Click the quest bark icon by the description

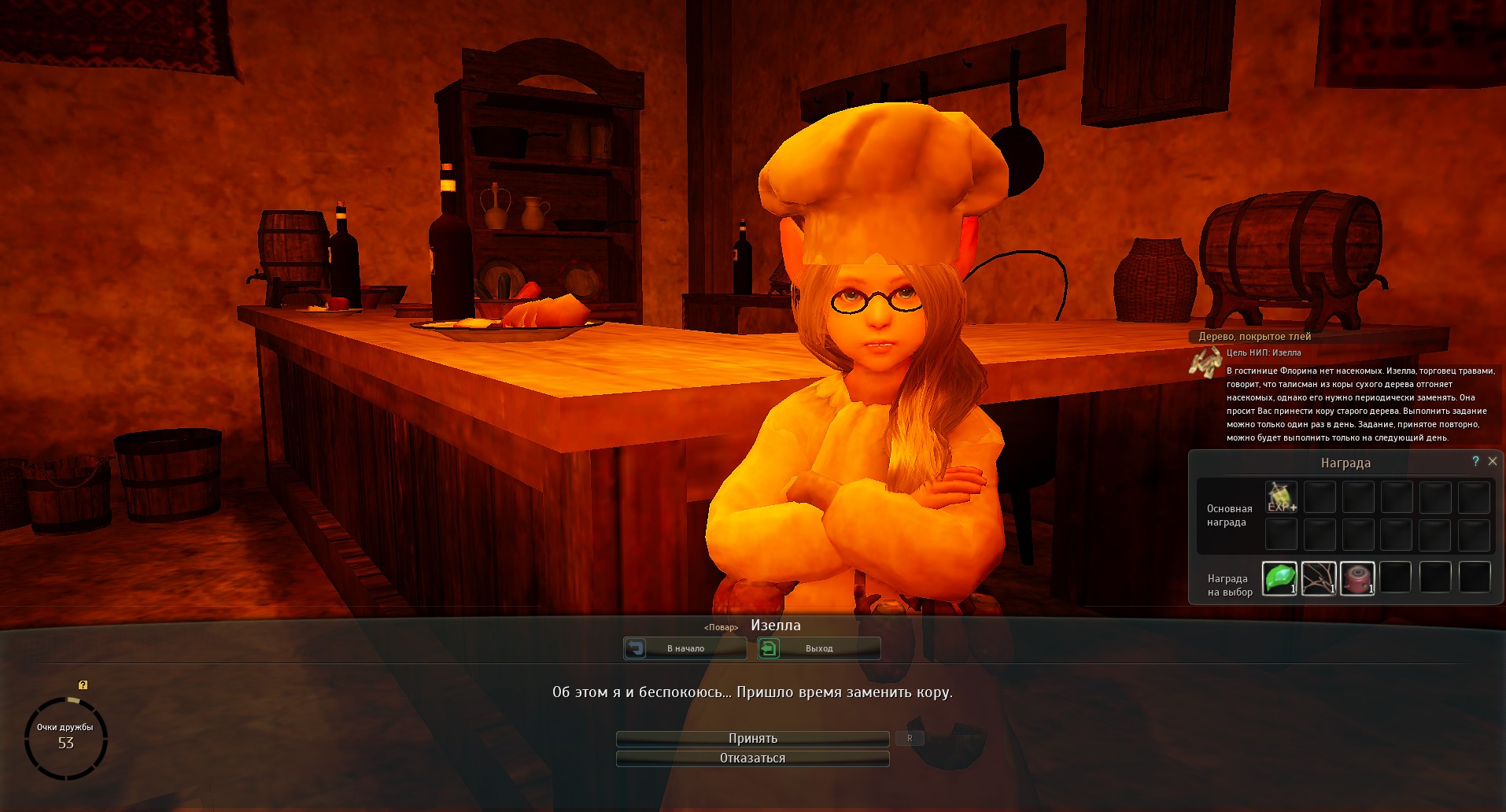1205,363
